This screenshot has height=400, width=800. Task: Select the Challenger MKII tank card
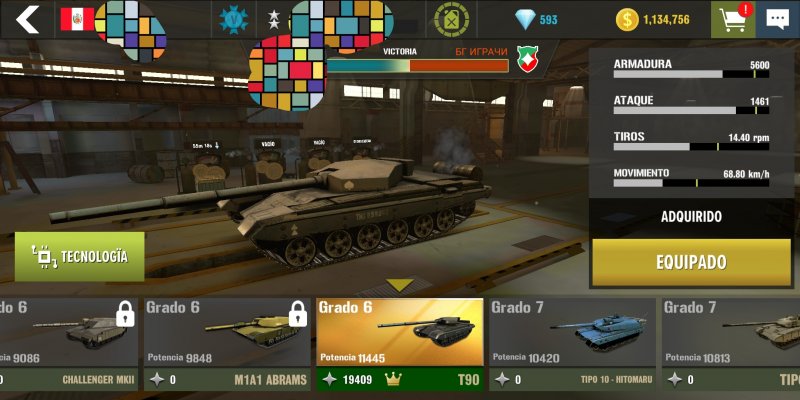(x=68, y=343)
